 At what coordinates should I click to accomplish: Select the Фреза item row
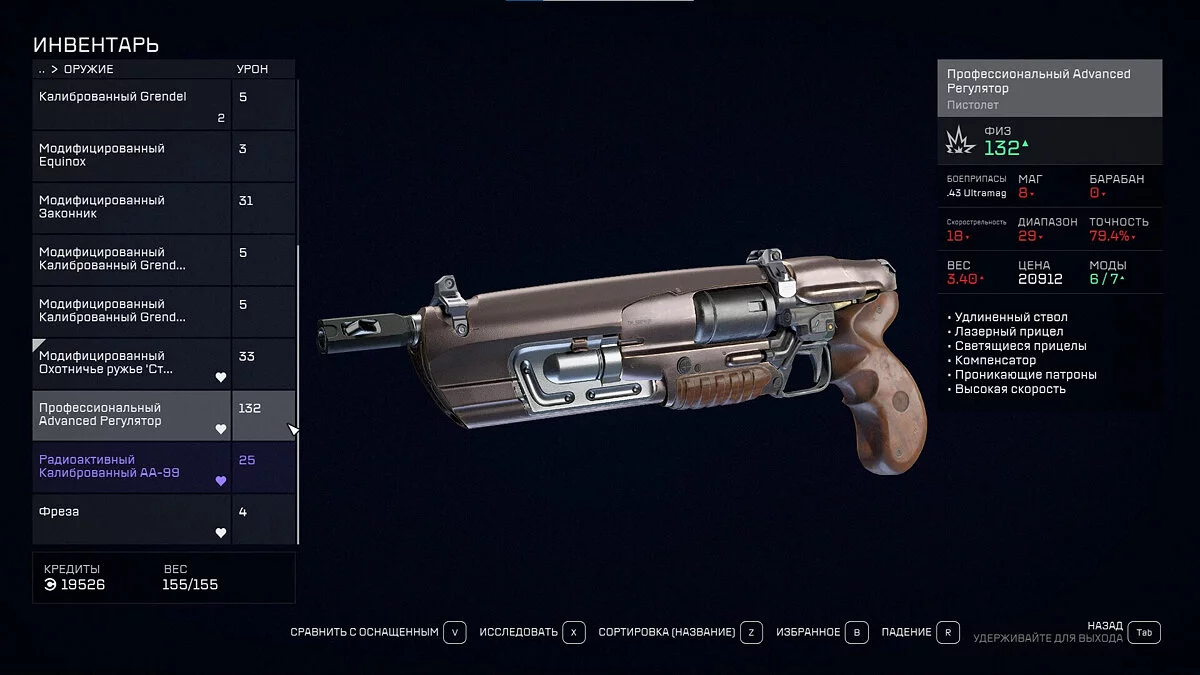133,519
